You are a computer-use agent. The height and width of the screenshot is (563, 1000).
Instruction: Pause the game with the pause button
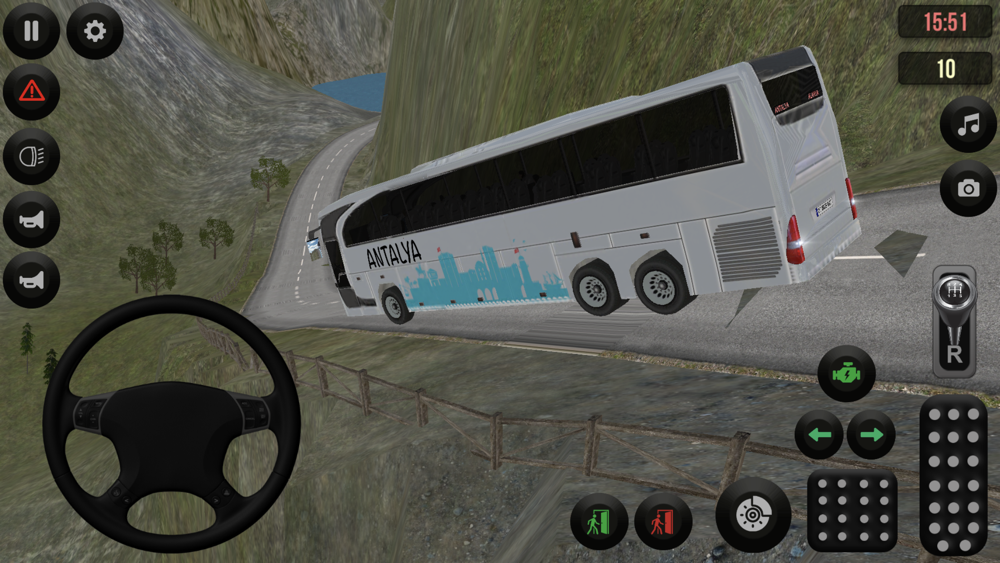pyautogui.click(x=31, y=31)
